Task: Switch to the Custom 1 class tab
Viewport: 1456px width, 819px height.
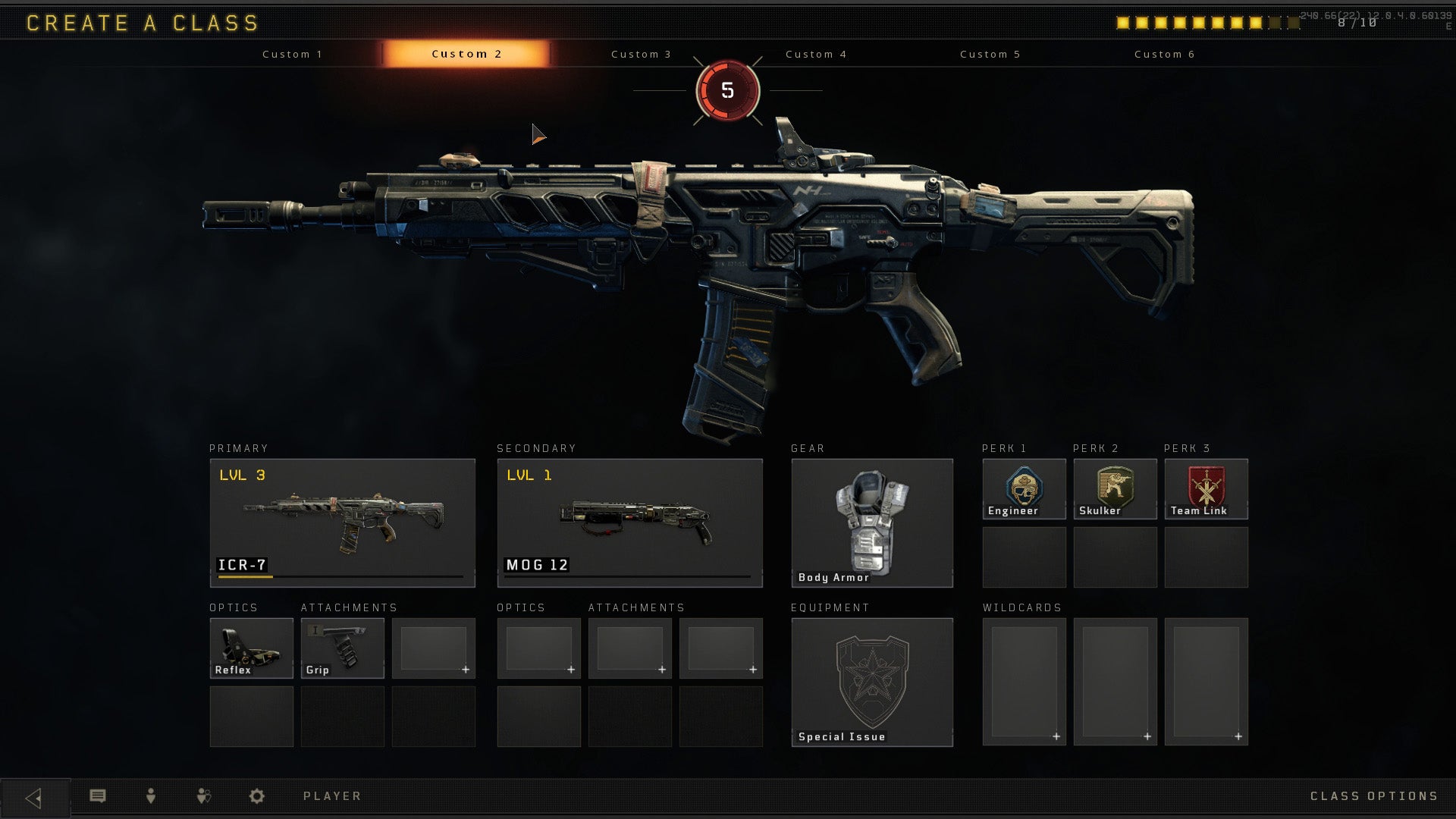Action: click(292, 54)
